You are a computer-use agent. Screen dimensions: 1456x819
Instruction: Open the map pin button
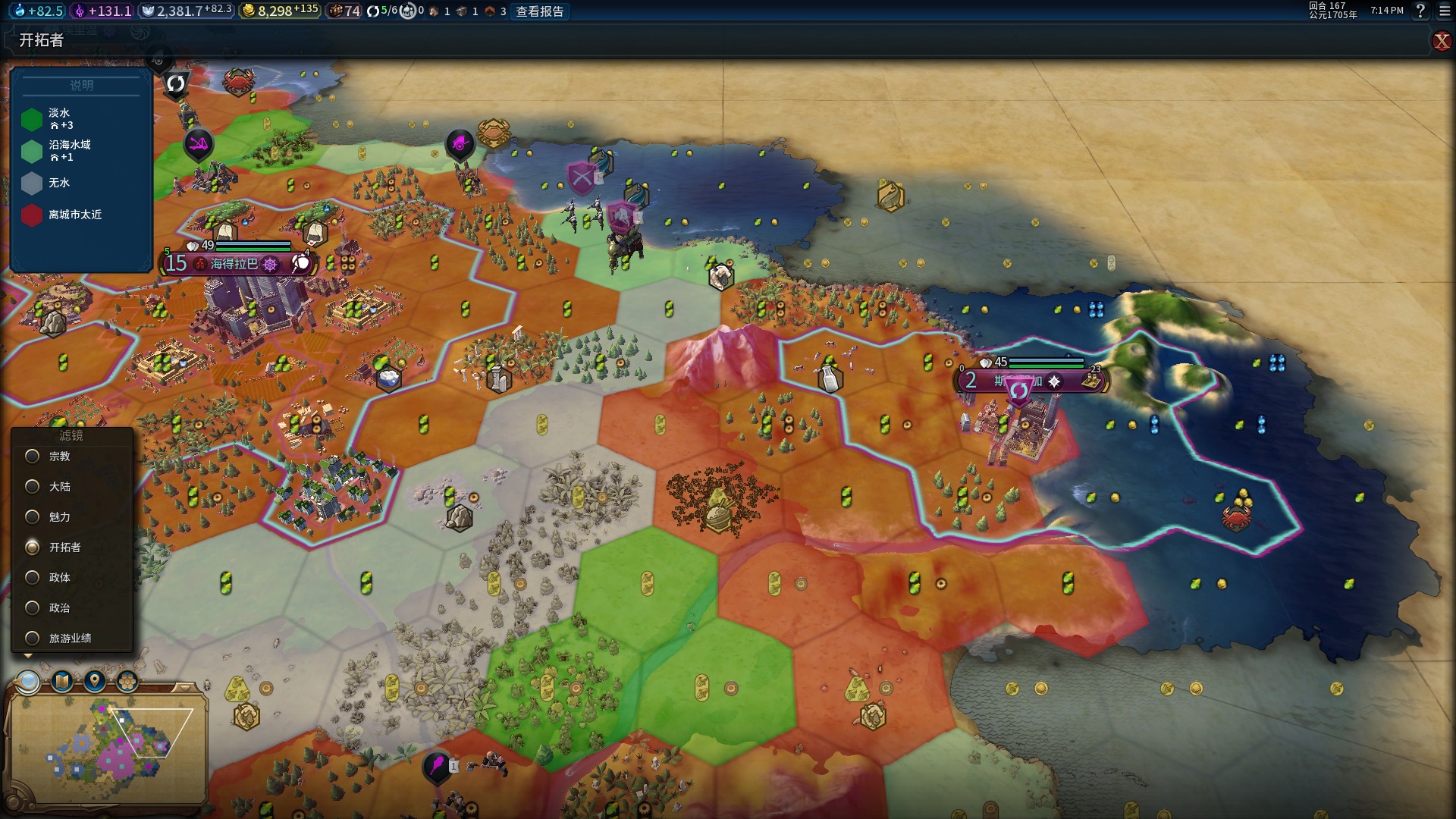coord(95,682)
